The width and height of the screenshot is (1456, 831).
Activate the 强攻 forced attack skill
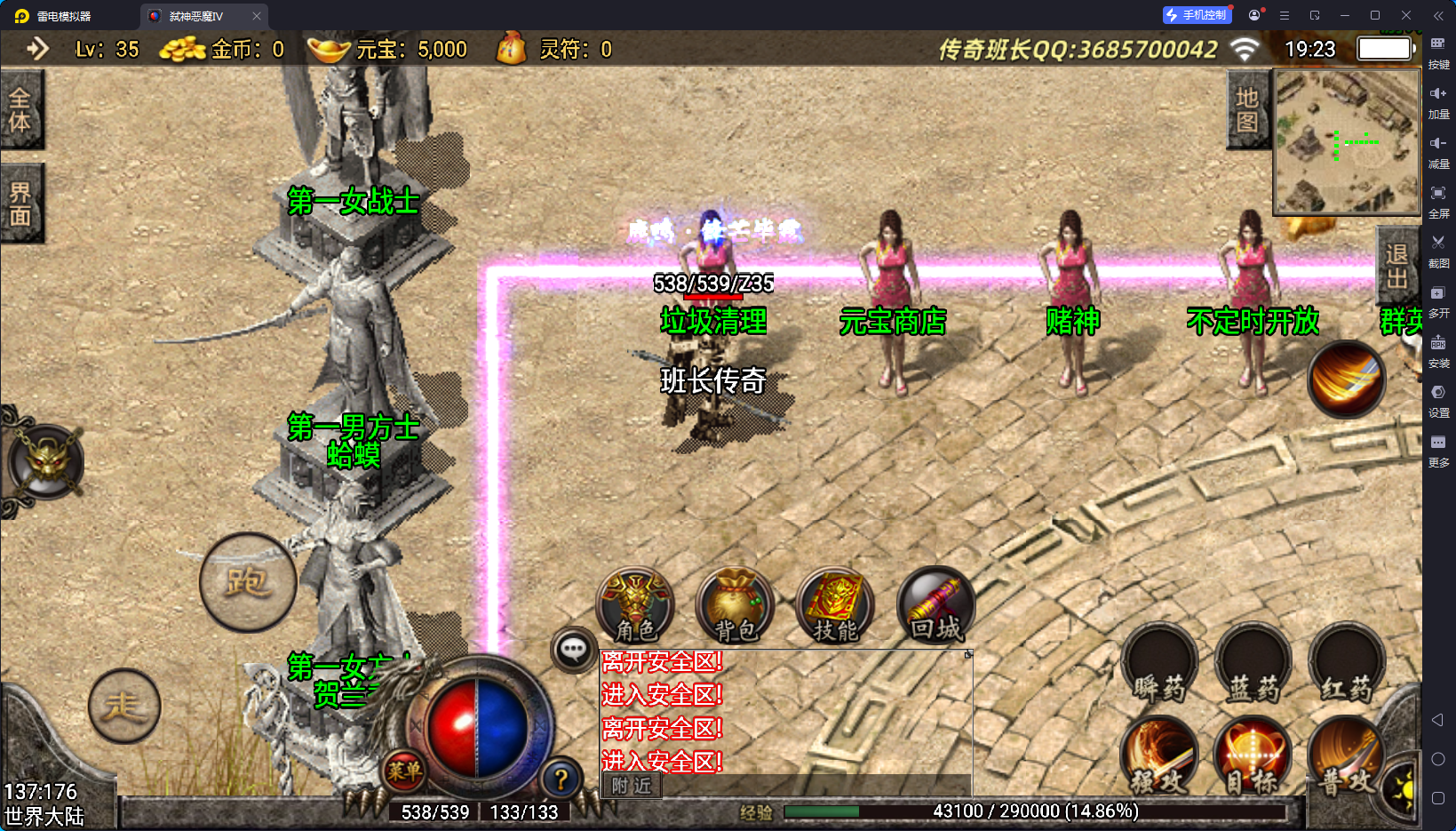tap(1159, 757)
